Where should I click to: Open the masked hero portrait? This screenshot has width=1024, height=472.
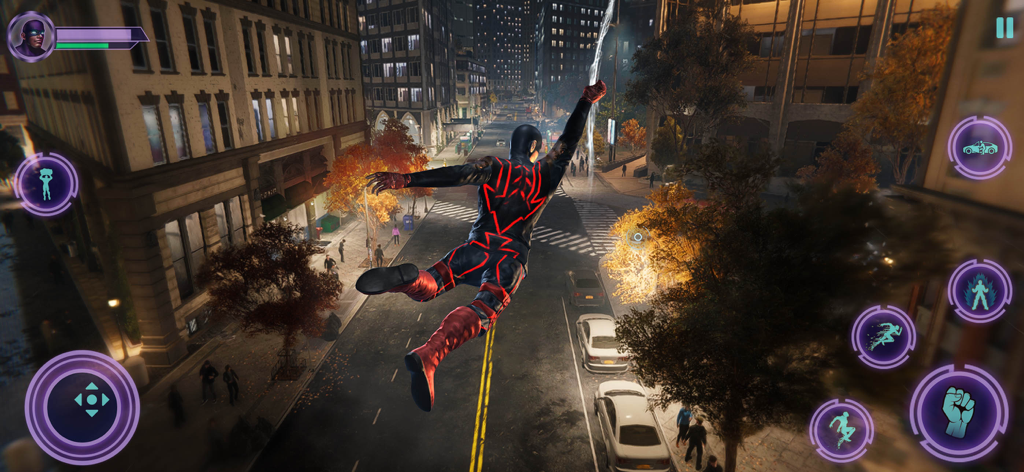click(32, 38)
